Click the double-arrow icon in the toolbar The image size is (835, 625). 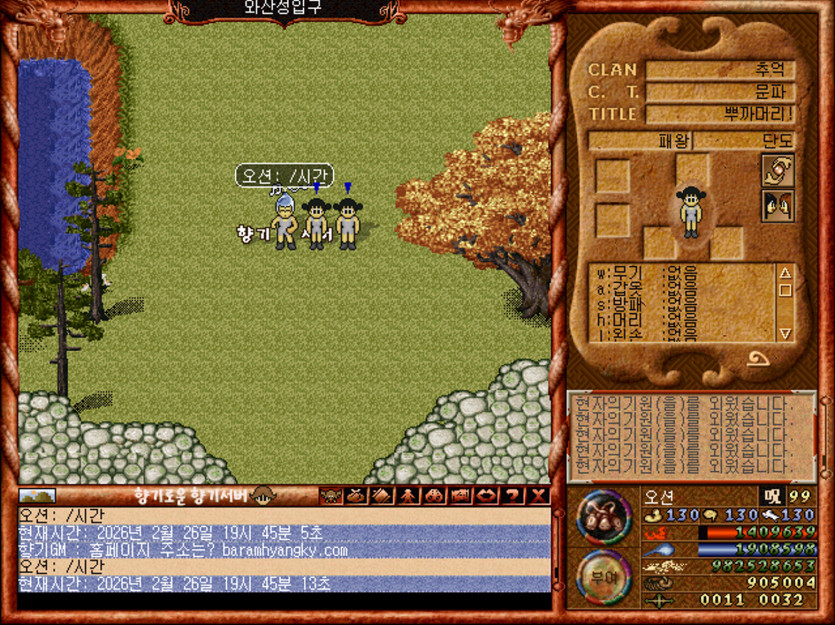click(x=487, y=495)
